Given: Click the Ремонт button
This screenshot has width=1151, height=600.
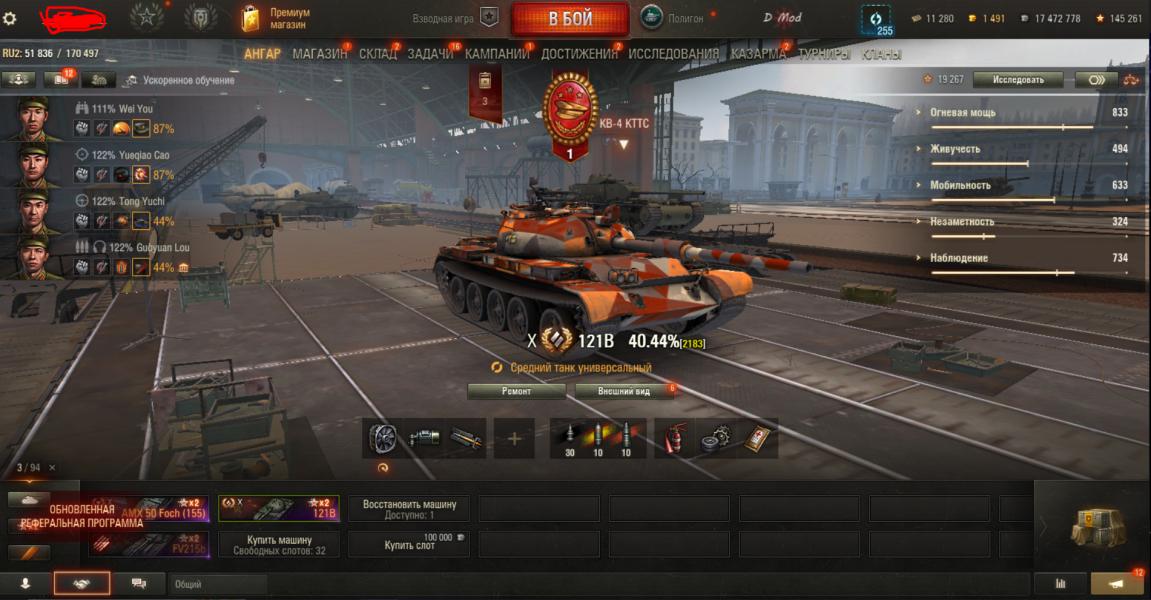Looking at the screenshot, I should pos(517,391).
